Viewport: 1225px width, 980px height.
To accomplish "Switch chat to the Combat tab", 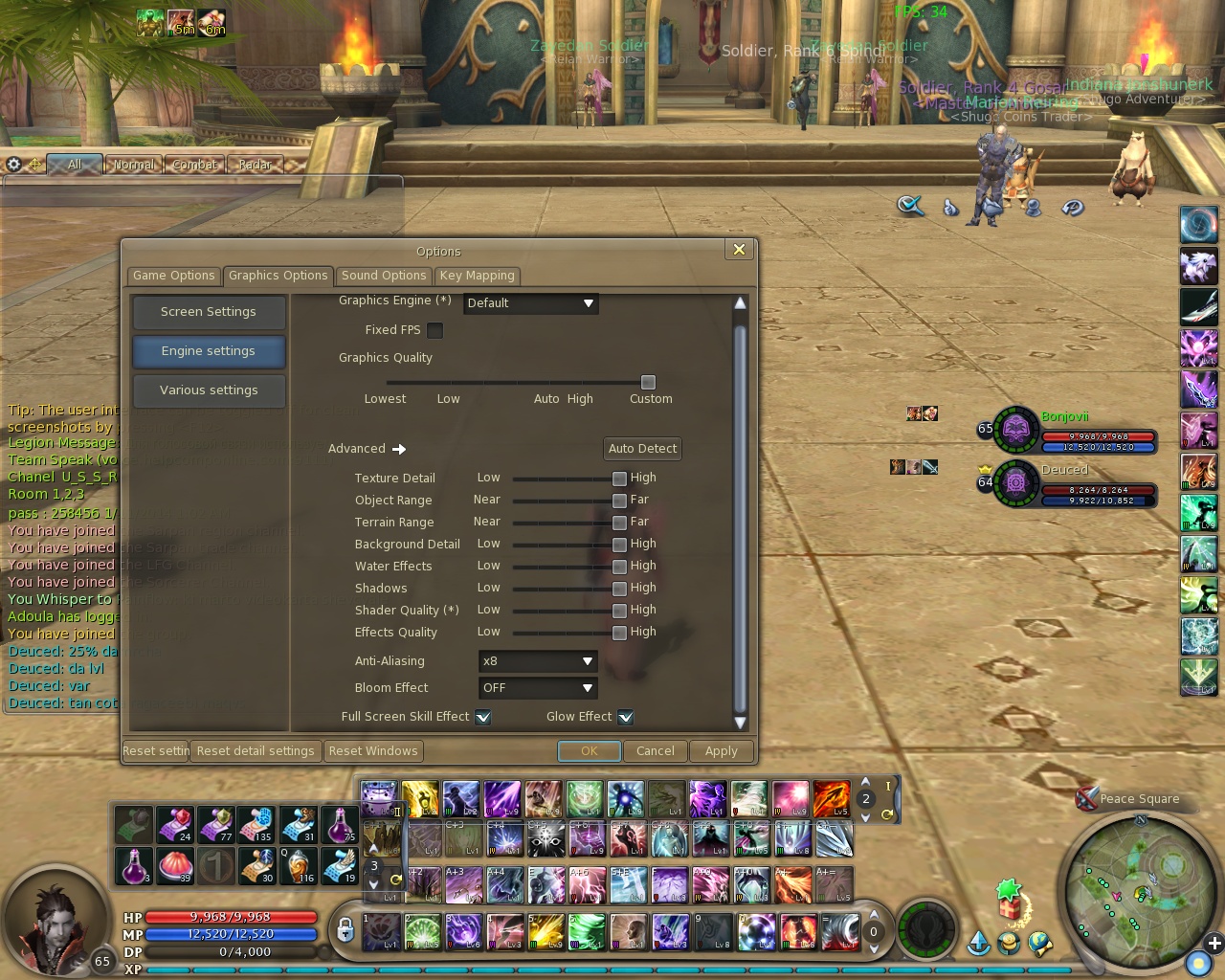I will [194, 165].
